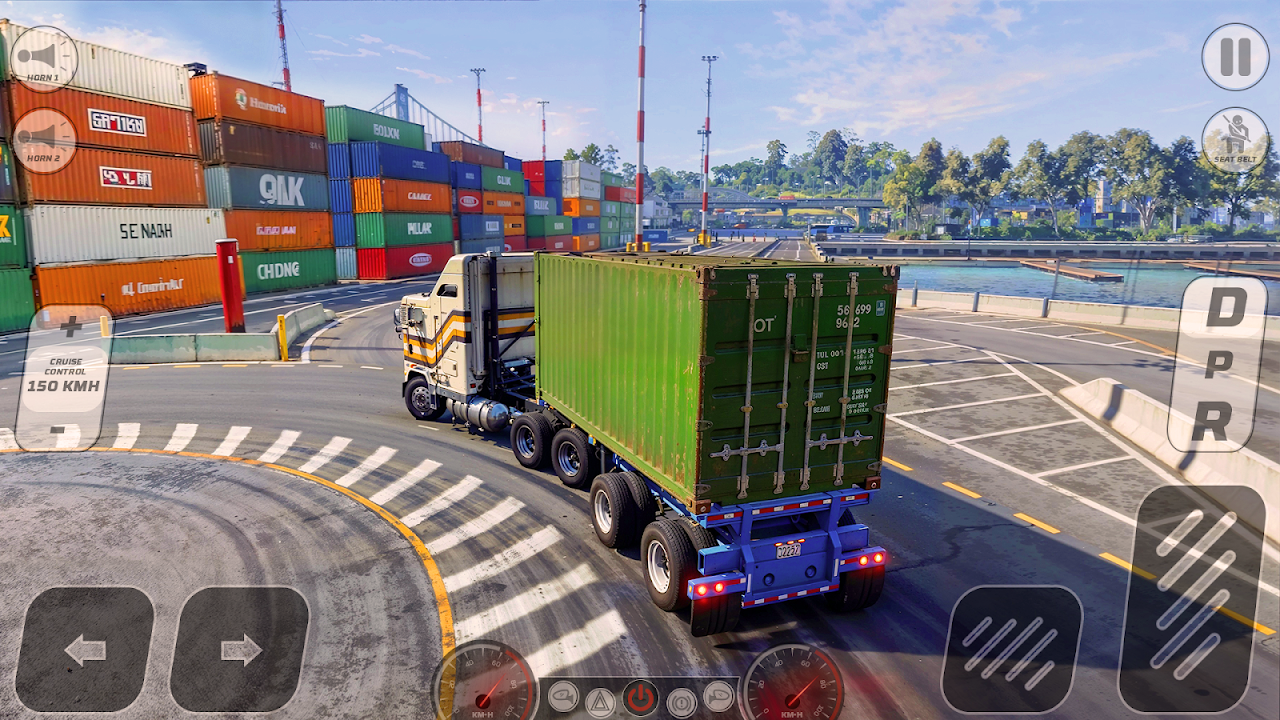Tap the wide brake pedal
Viewport: 1280px width, 720px height.
pos(1011,650)
